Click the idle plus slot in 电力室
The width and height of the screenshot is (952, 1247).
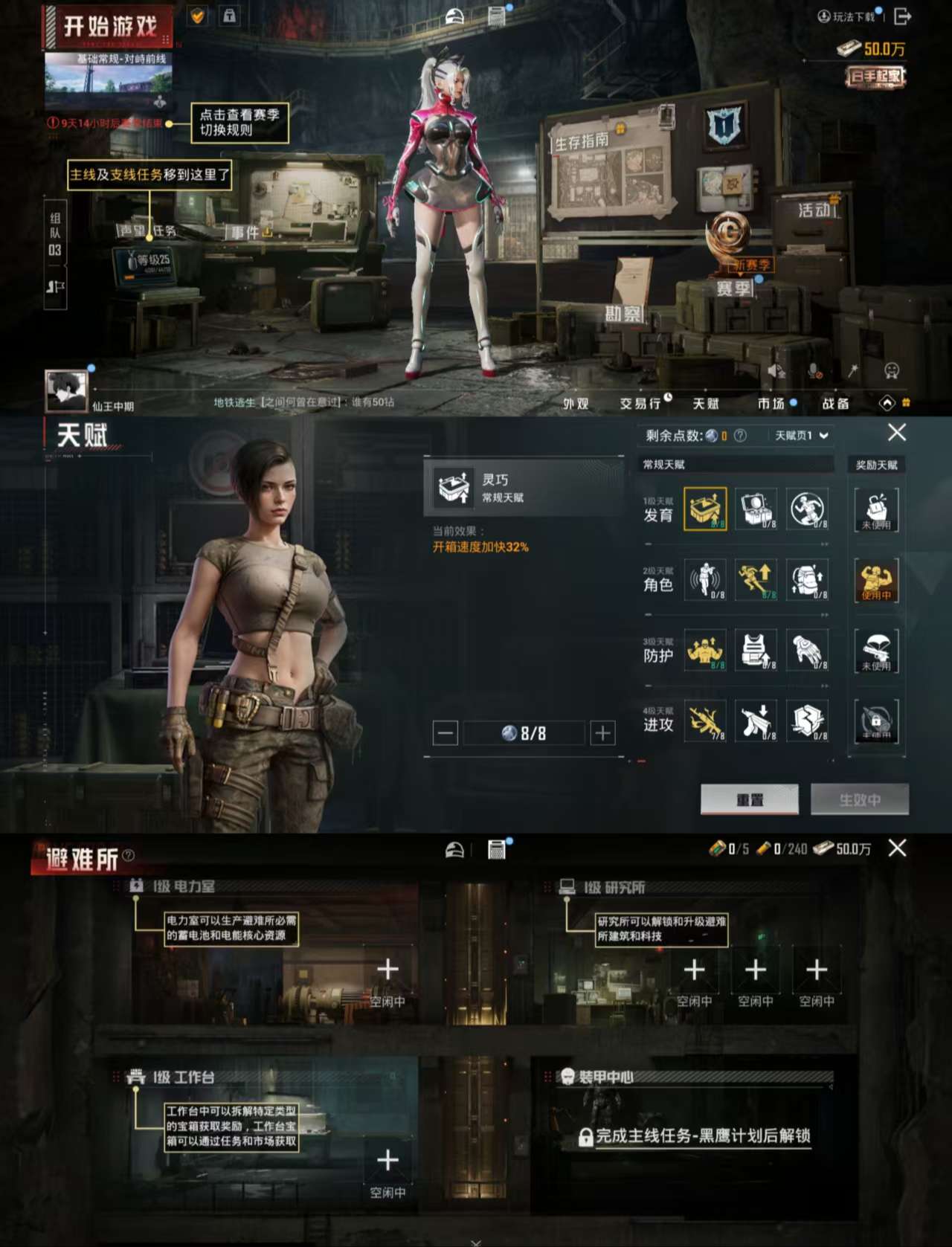coord(387,969)
